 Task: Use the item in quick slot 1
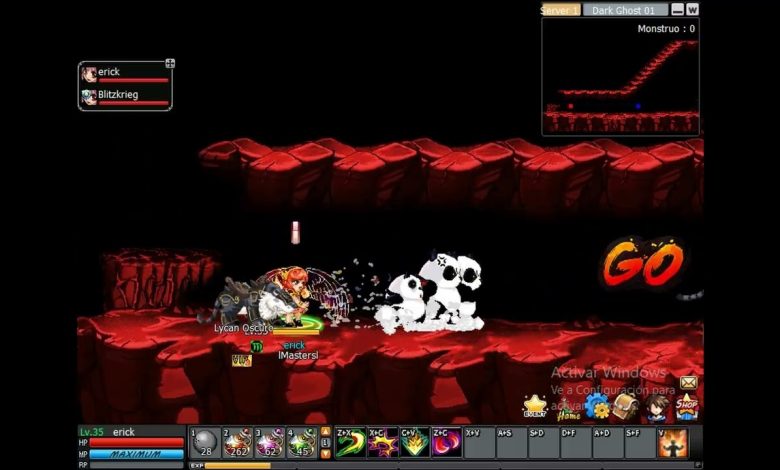205,443
